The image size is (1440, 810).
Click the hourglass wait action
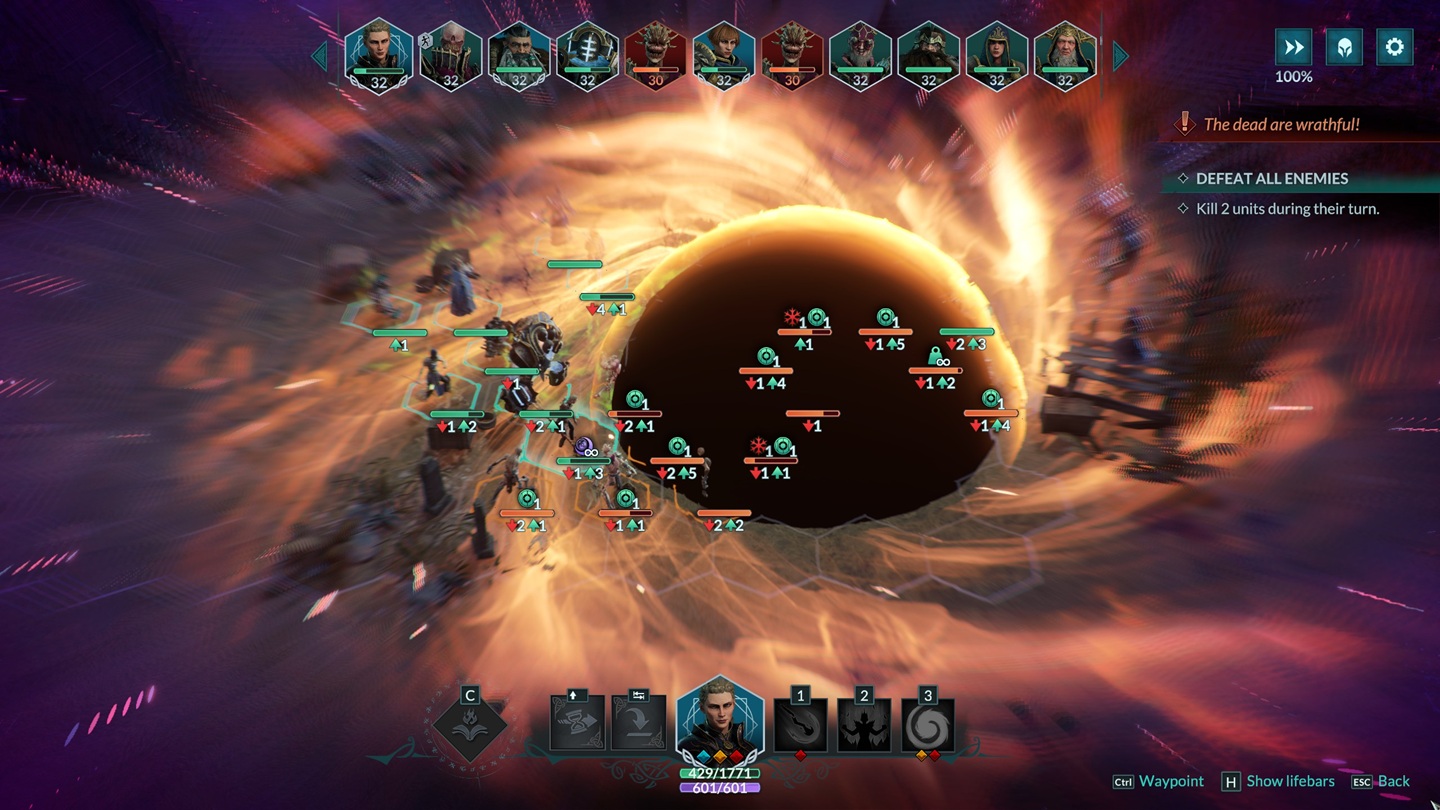pyautogui.click(x=577, y=722)
